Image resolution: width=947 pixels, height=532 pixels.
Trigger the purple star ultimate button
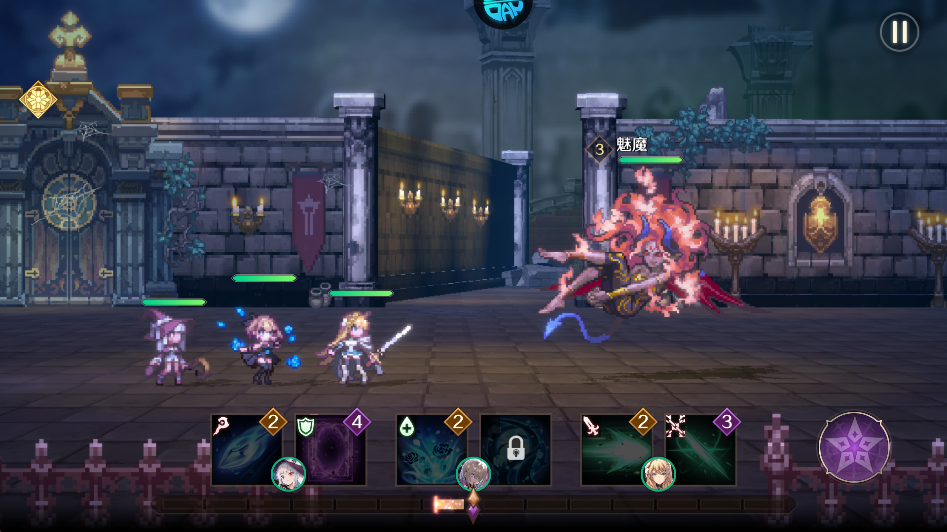click(854, 448)
